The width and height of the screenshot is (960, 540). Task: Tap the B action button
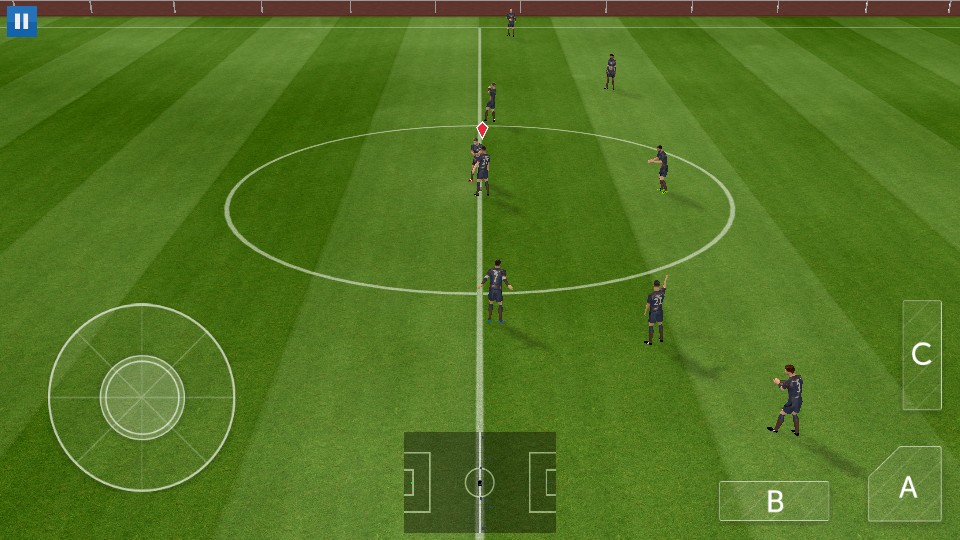click(x=774, y=501)
